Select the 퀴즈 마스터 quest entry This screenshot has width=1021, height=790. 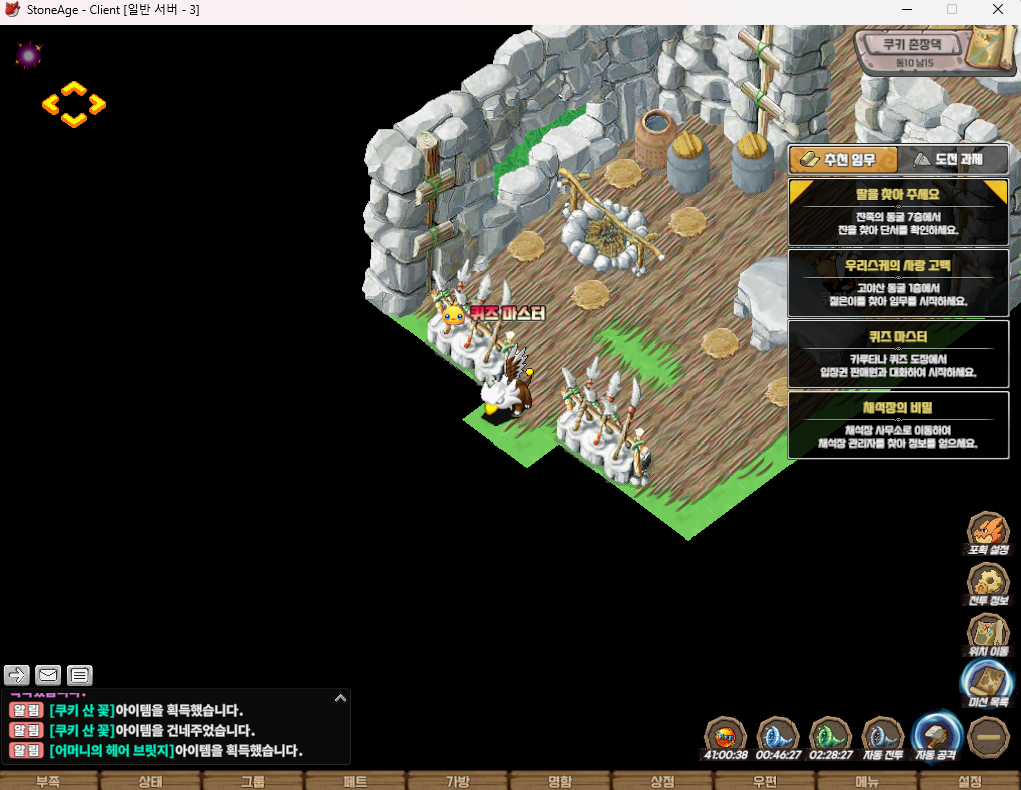pos(898,354)
